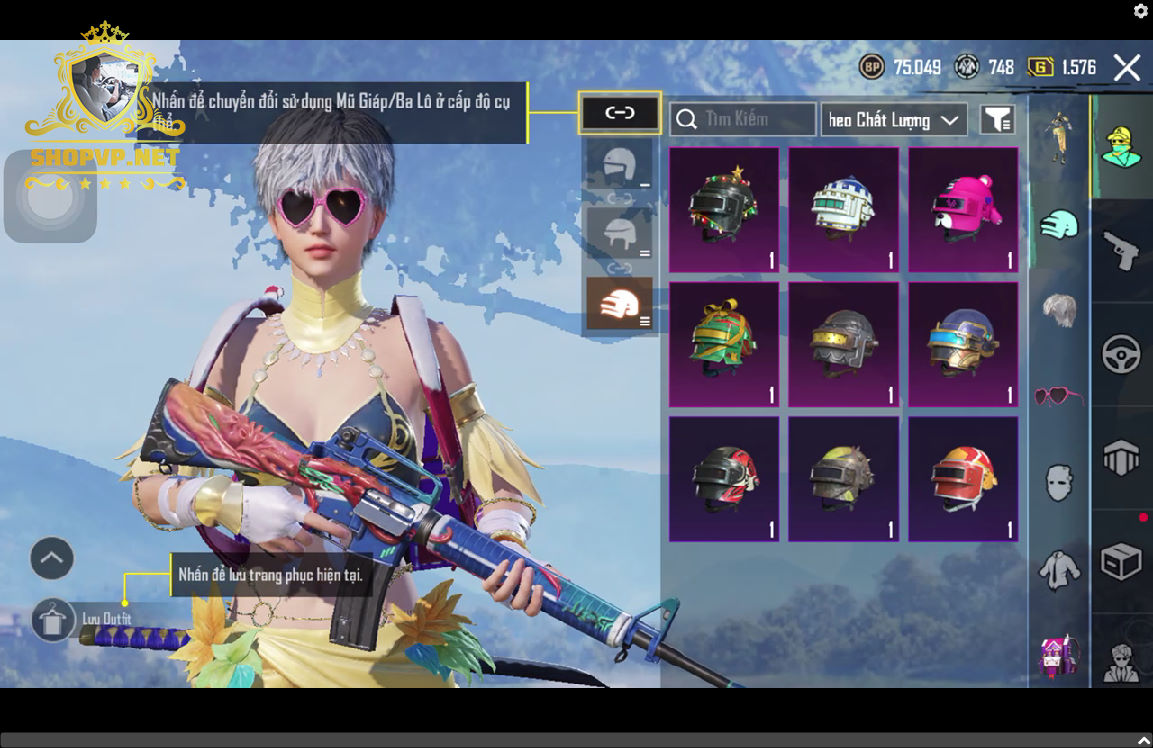Choose the blue and gold visor helmet
The image size is (1153, 748).
(x=963, y=344)
